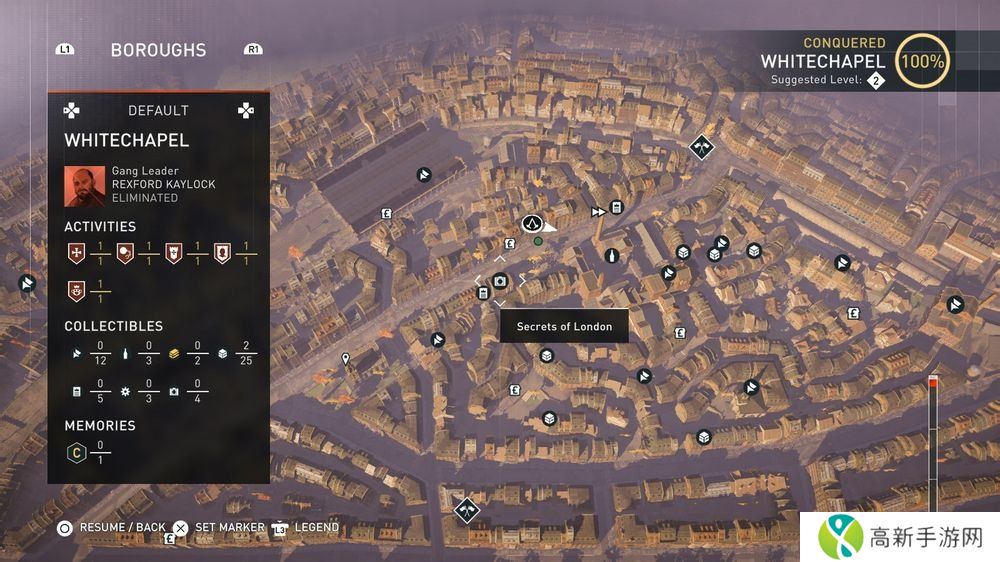Select the crossed-flags diamond marker near Conquered banner
The height and width of the screenshot is (562, 1000).
tap(703, 147)
